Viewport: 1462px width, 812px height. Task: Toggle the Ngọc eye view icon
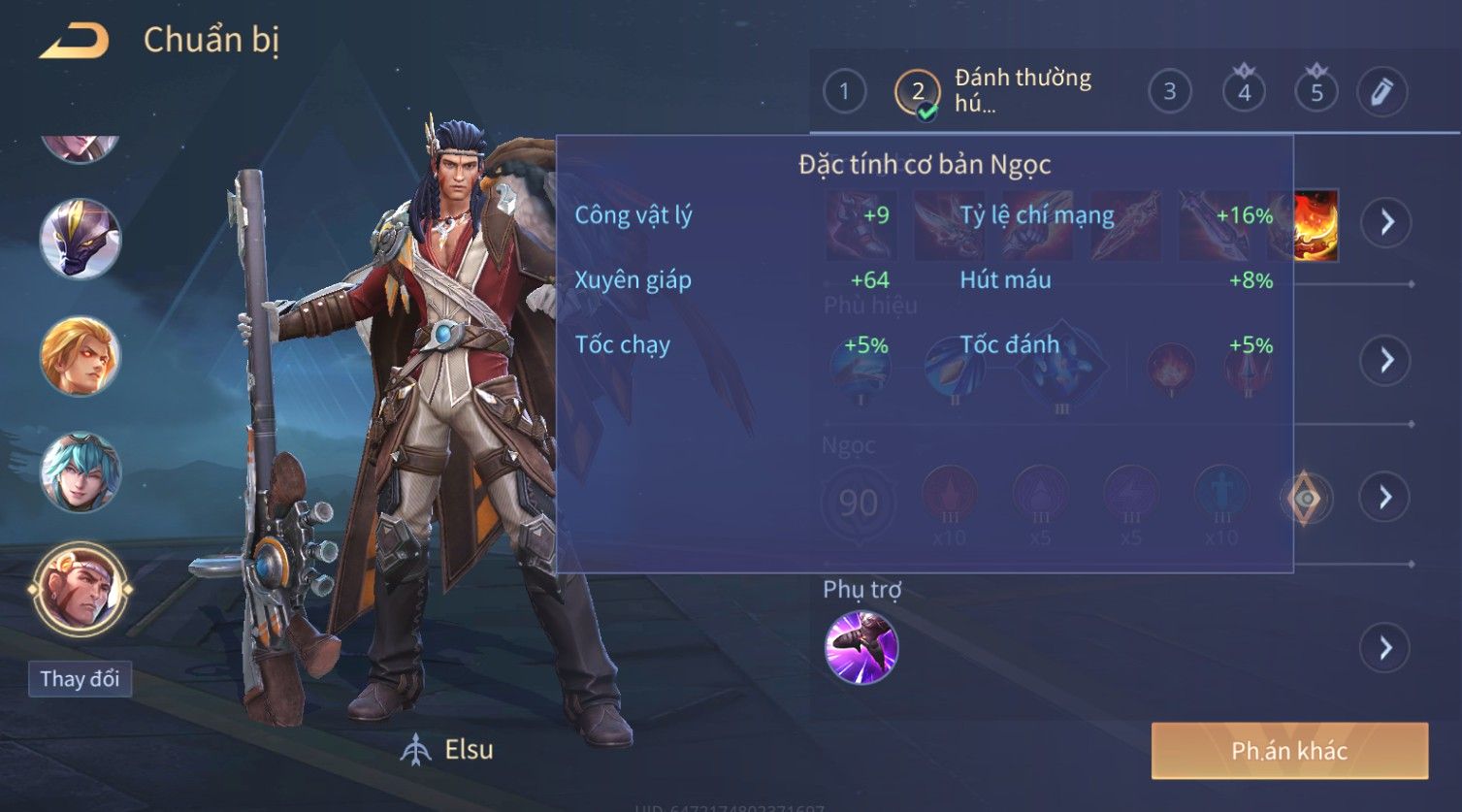tap(1306, 499)
